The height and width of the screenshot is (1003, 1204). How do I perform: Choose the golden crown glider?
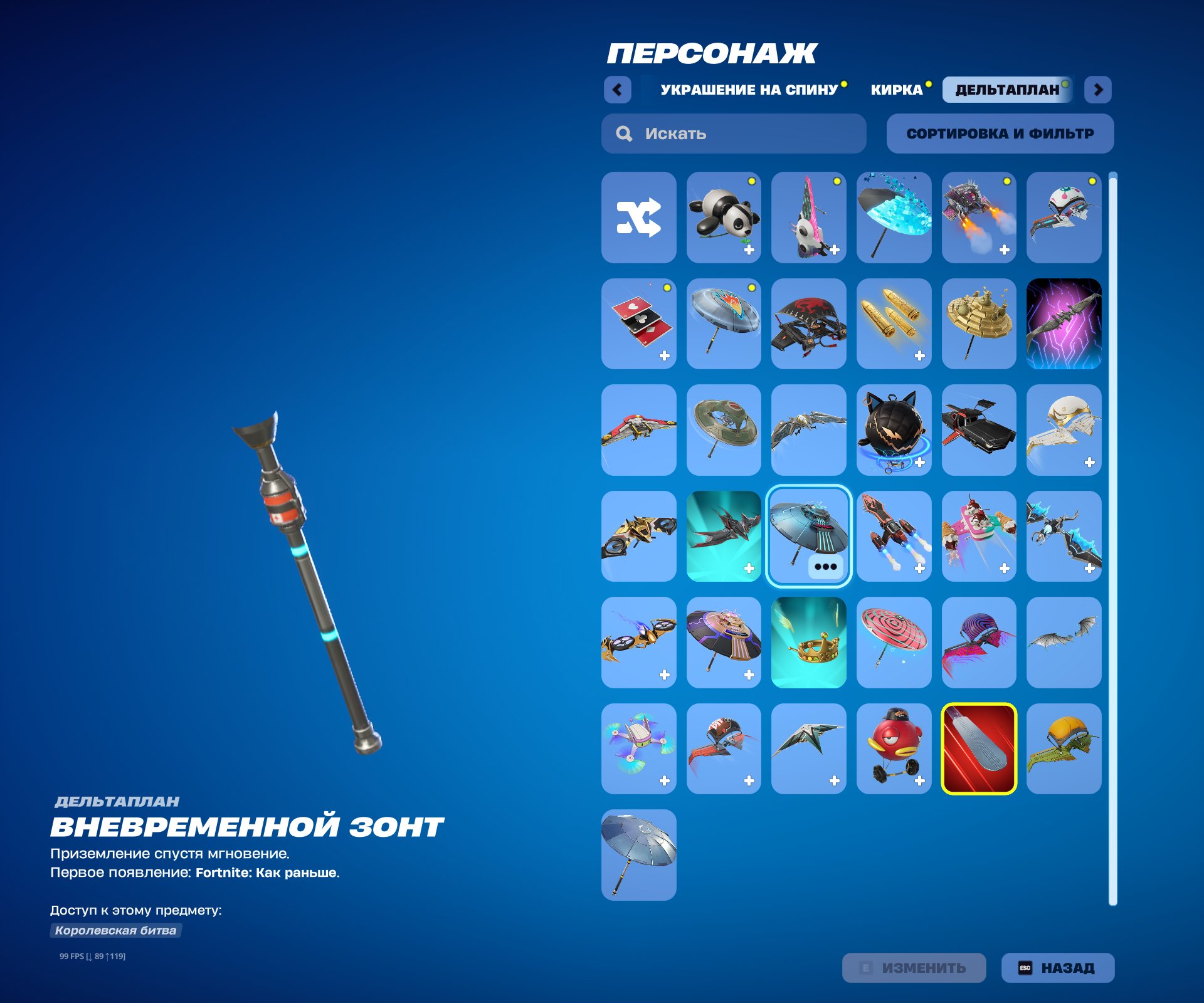809,643
